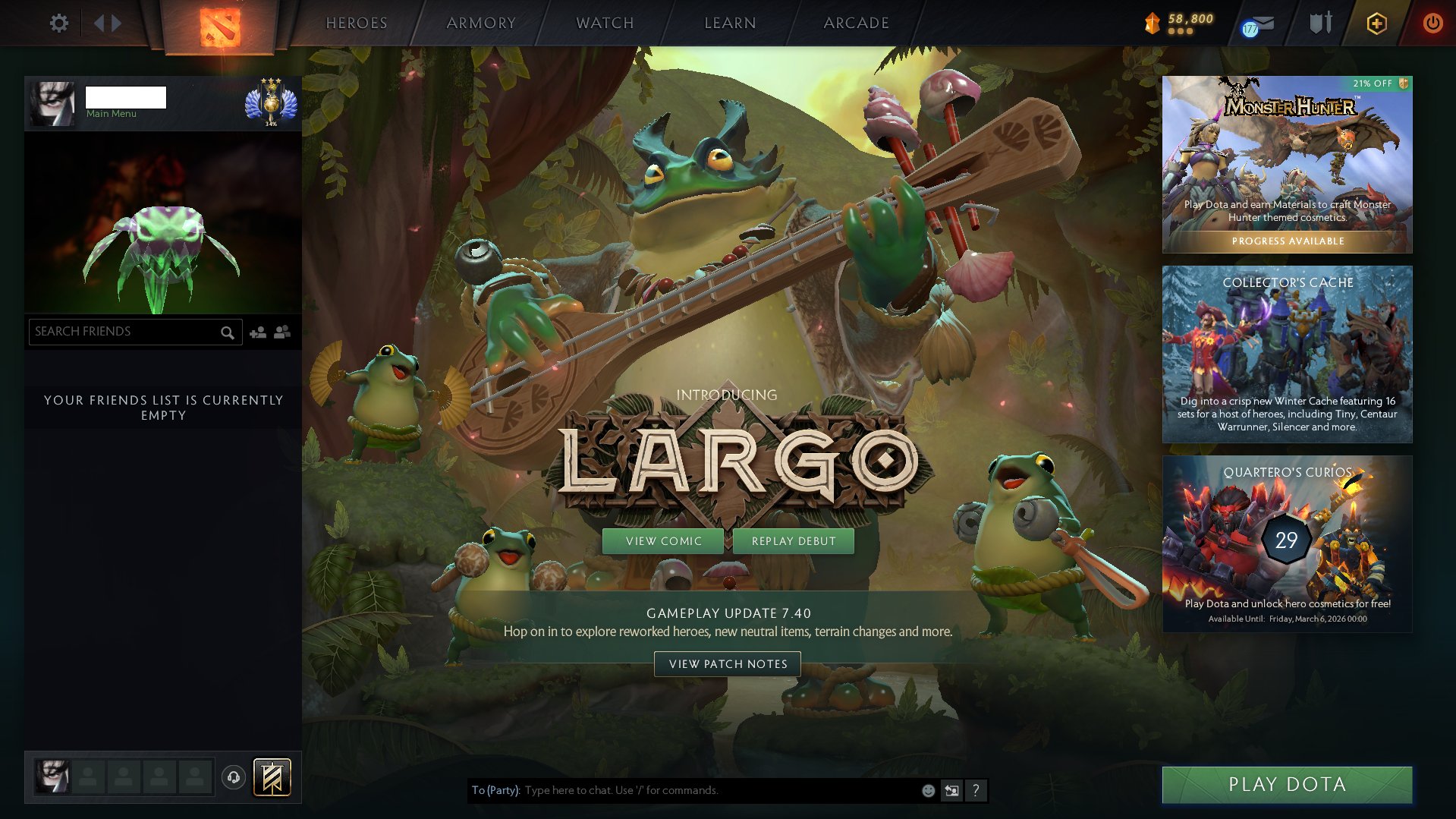1456x819 pixels.
Task: Click the back navigation arrow
Action: (x=99, y=23)
